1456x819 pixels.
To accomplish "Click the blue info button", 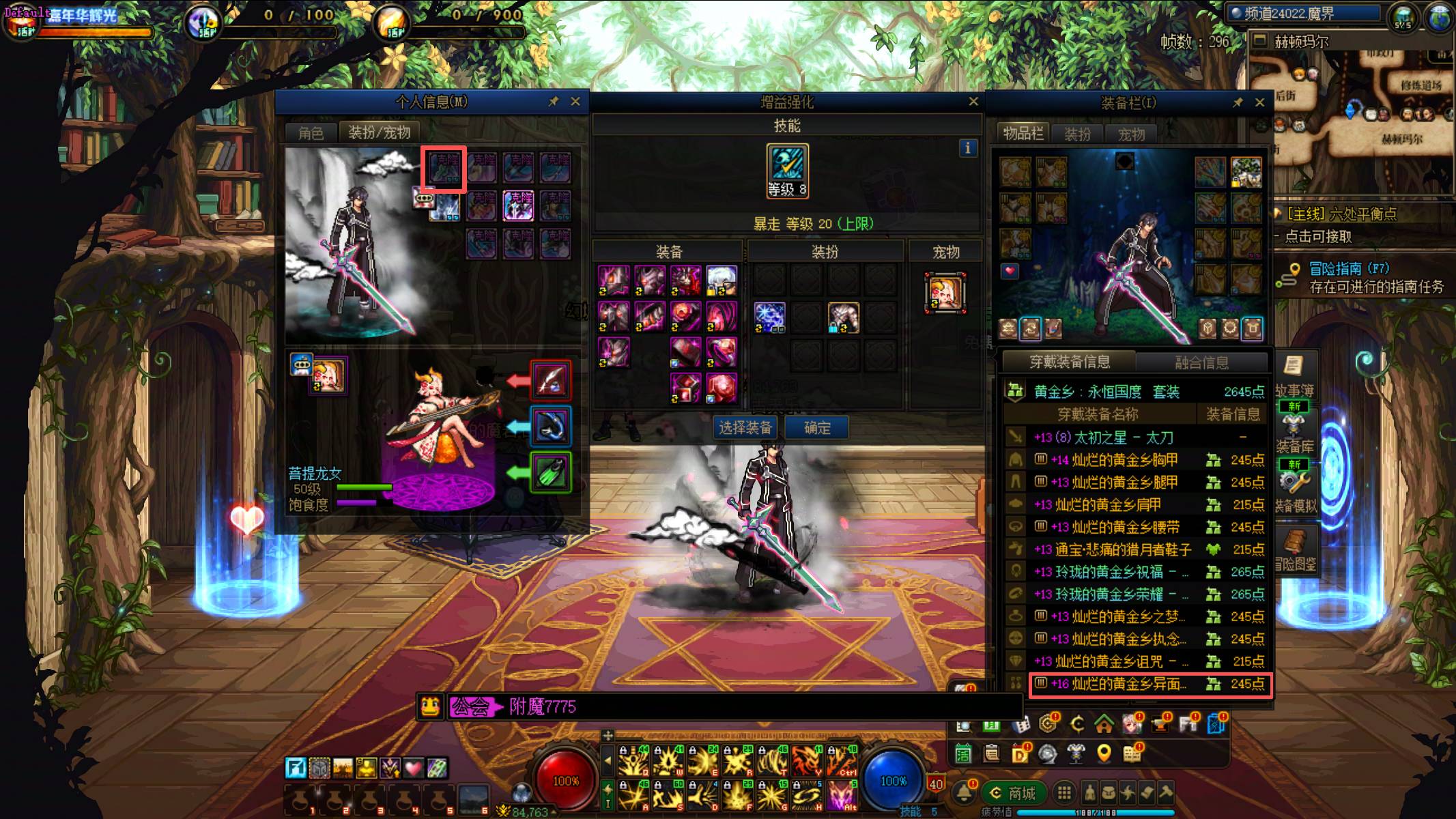I will 968,148.
